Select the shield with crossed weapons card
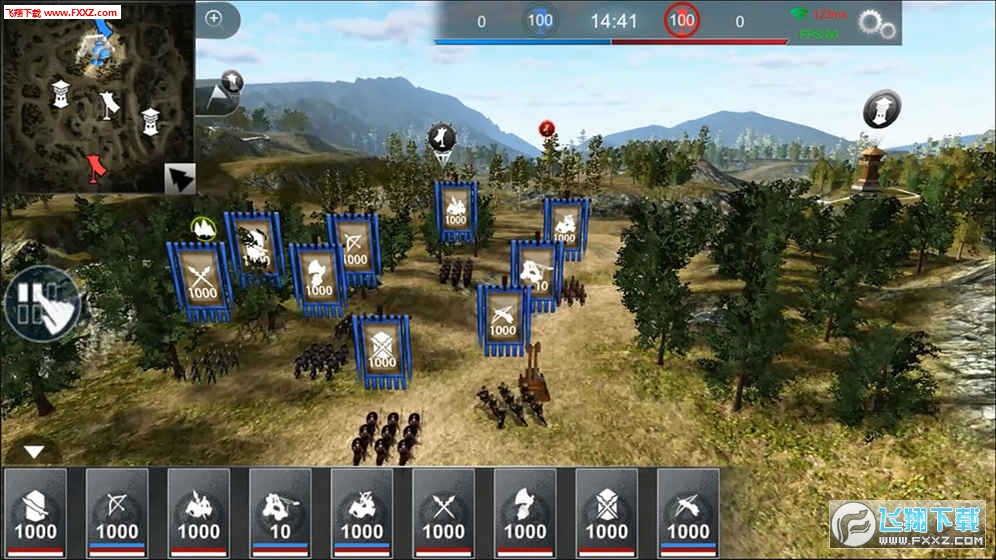996x560 pixels. (x=607, y=512)
